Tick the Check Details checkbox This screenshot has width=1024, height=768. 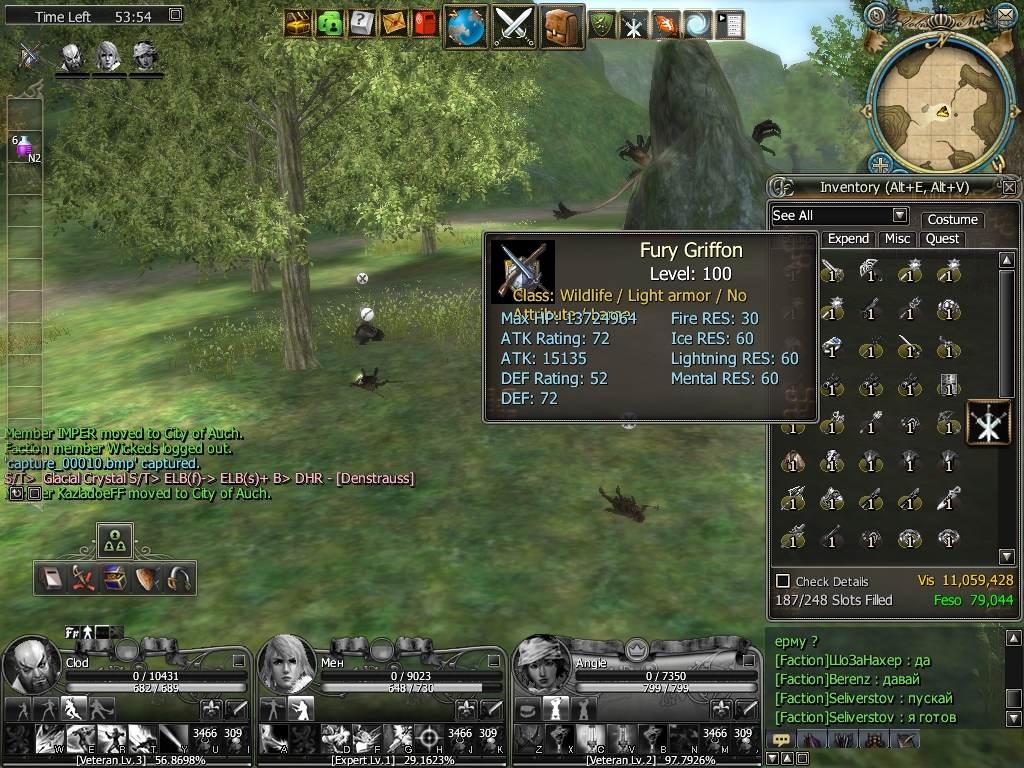tap(783, 581)
